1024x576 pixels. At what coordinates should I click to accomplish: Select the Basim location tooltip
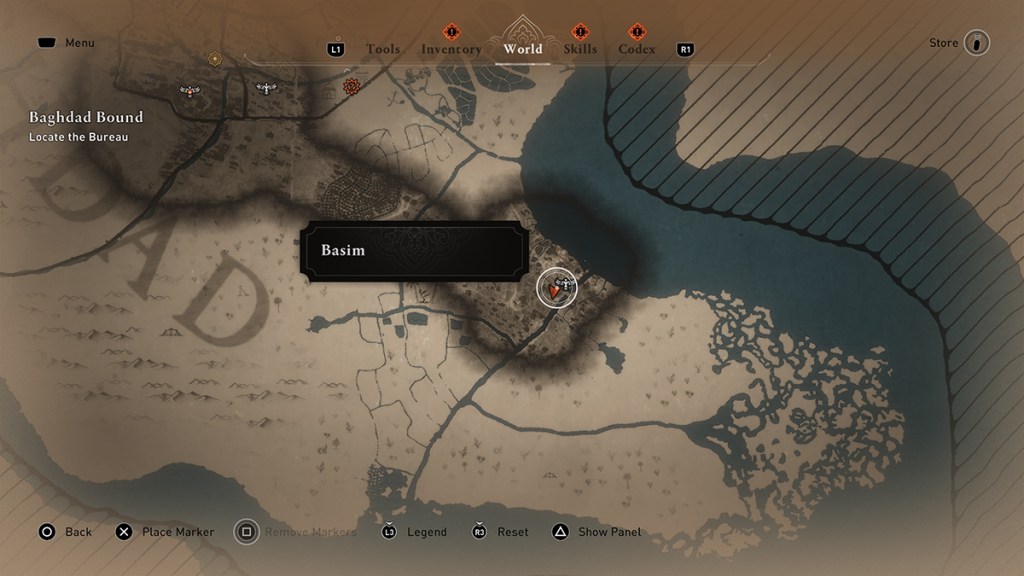tap(413, 250)
